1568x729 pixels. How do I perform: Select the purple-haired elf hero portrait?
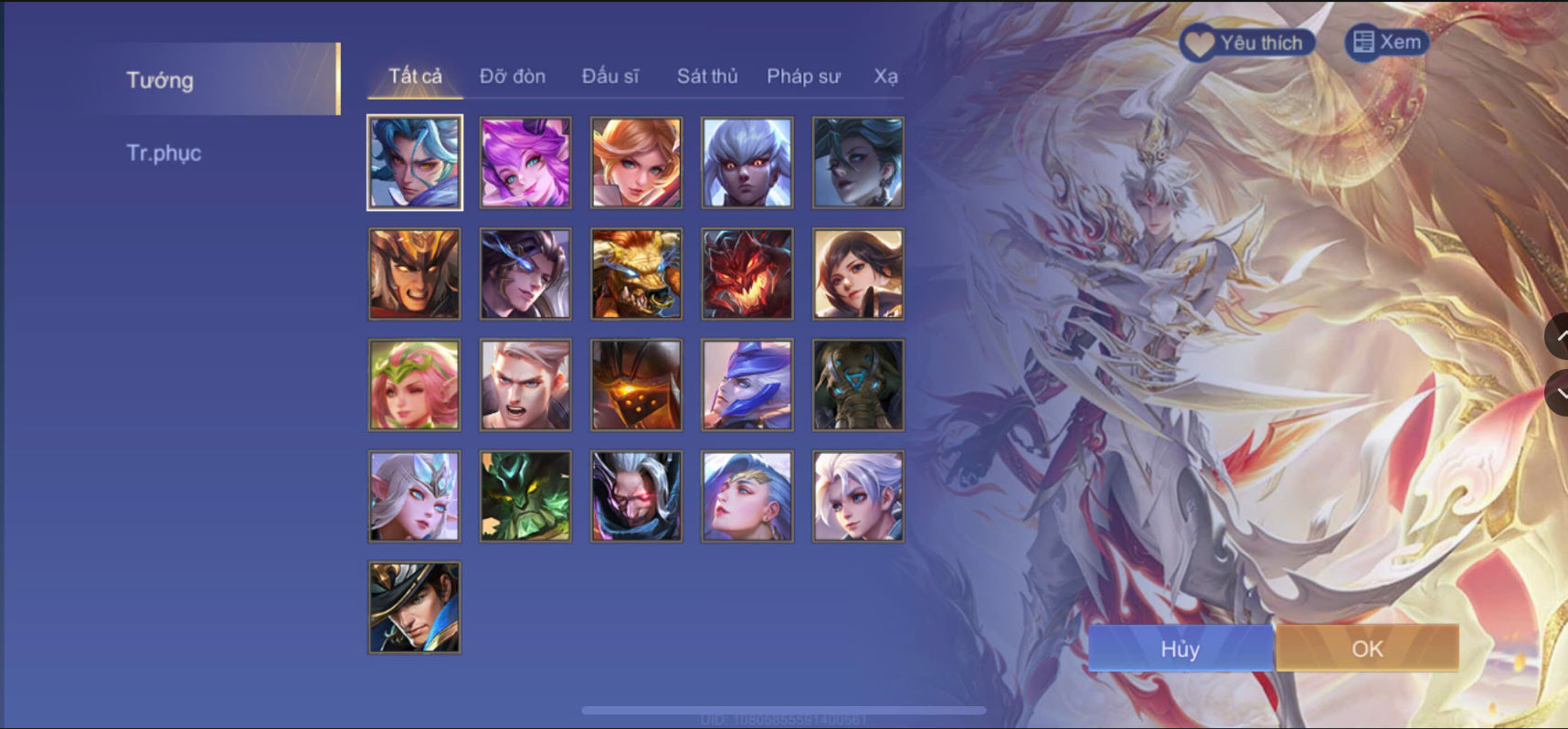click(x=524, y=162)
